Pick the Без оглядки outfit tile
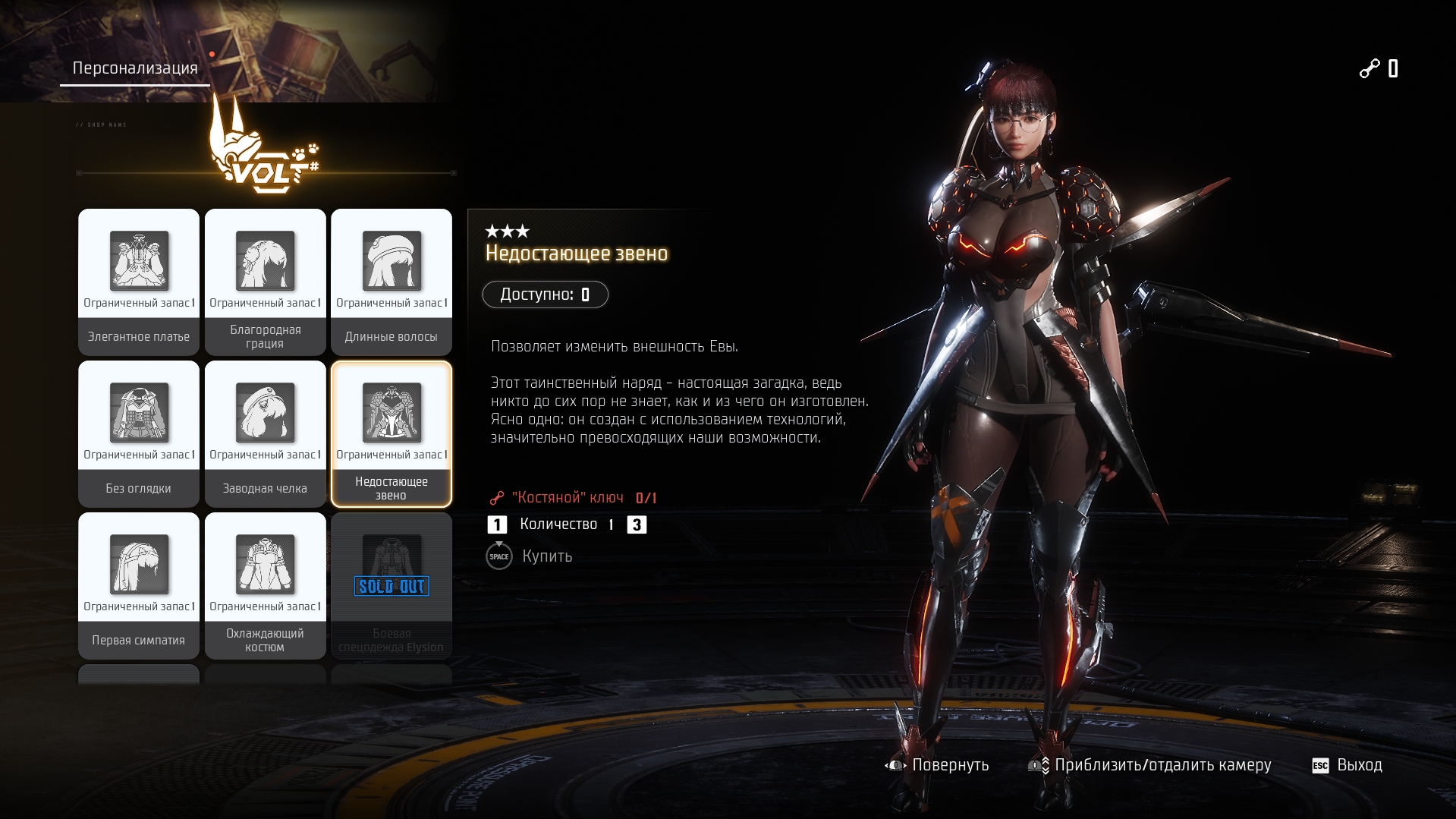This screenshot has width=1456, height=819. coord(139,433)
